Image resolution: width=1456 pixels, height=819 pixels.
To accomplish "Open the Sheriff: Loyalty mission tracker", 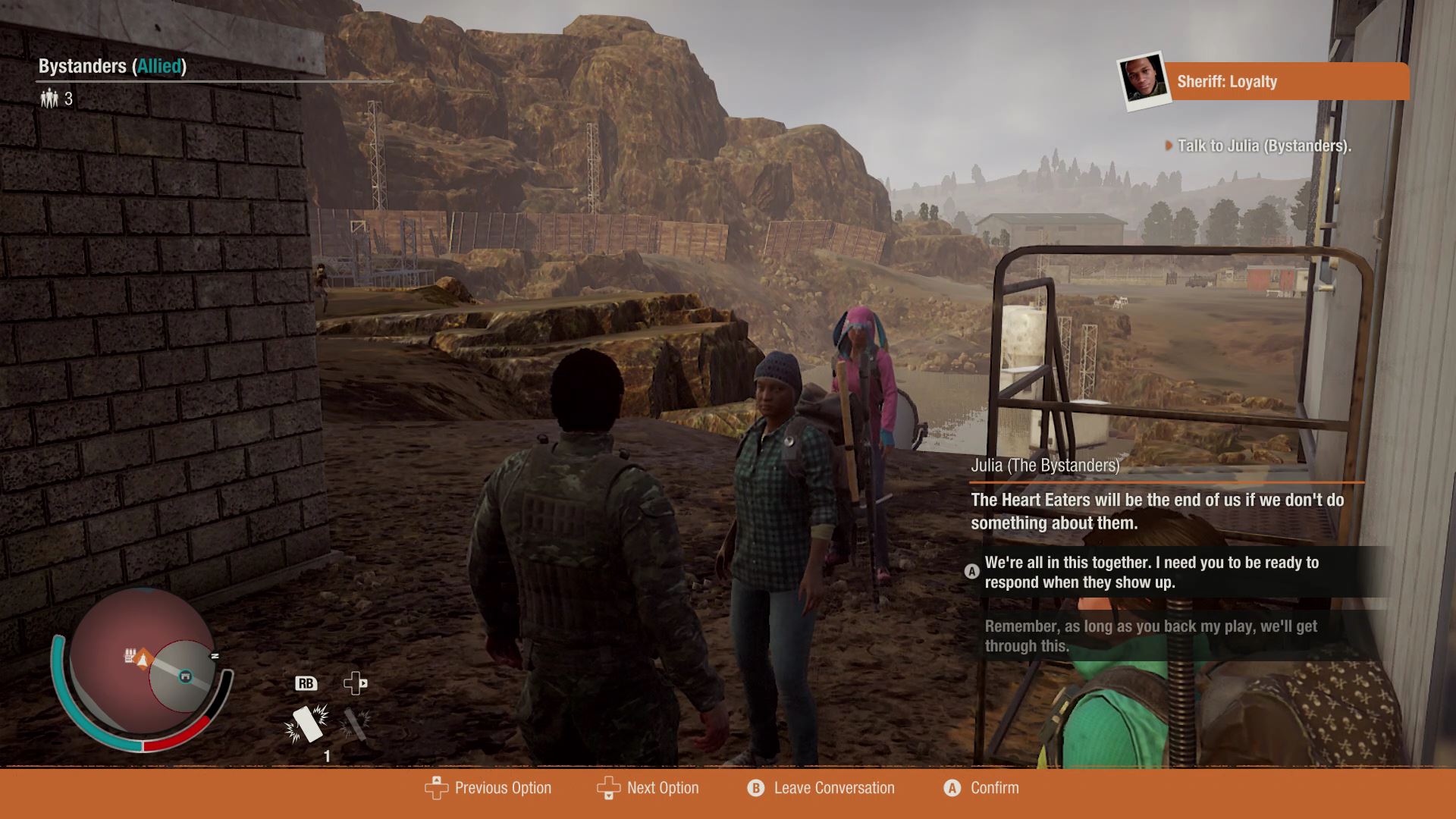I will click(1285, 81).
